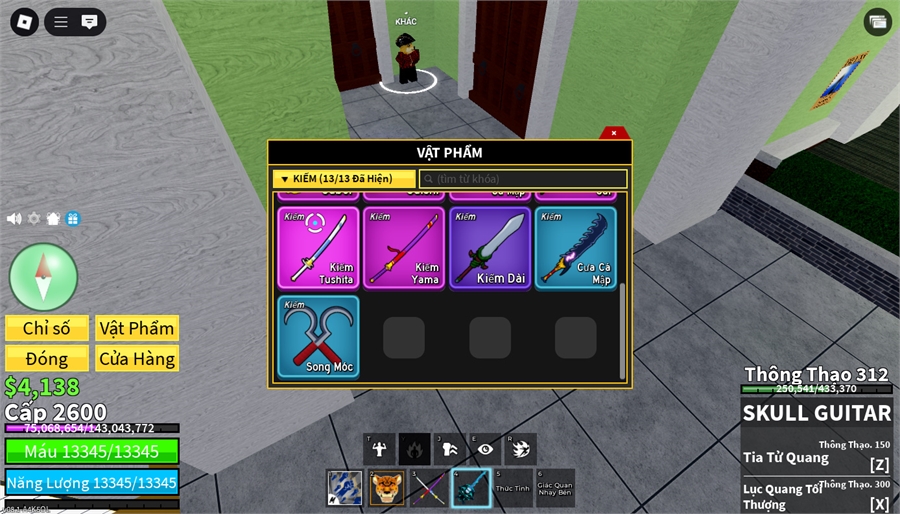900x514 pixels.
Task: Open settings with the gear icon
Action: tap(34, 218)
